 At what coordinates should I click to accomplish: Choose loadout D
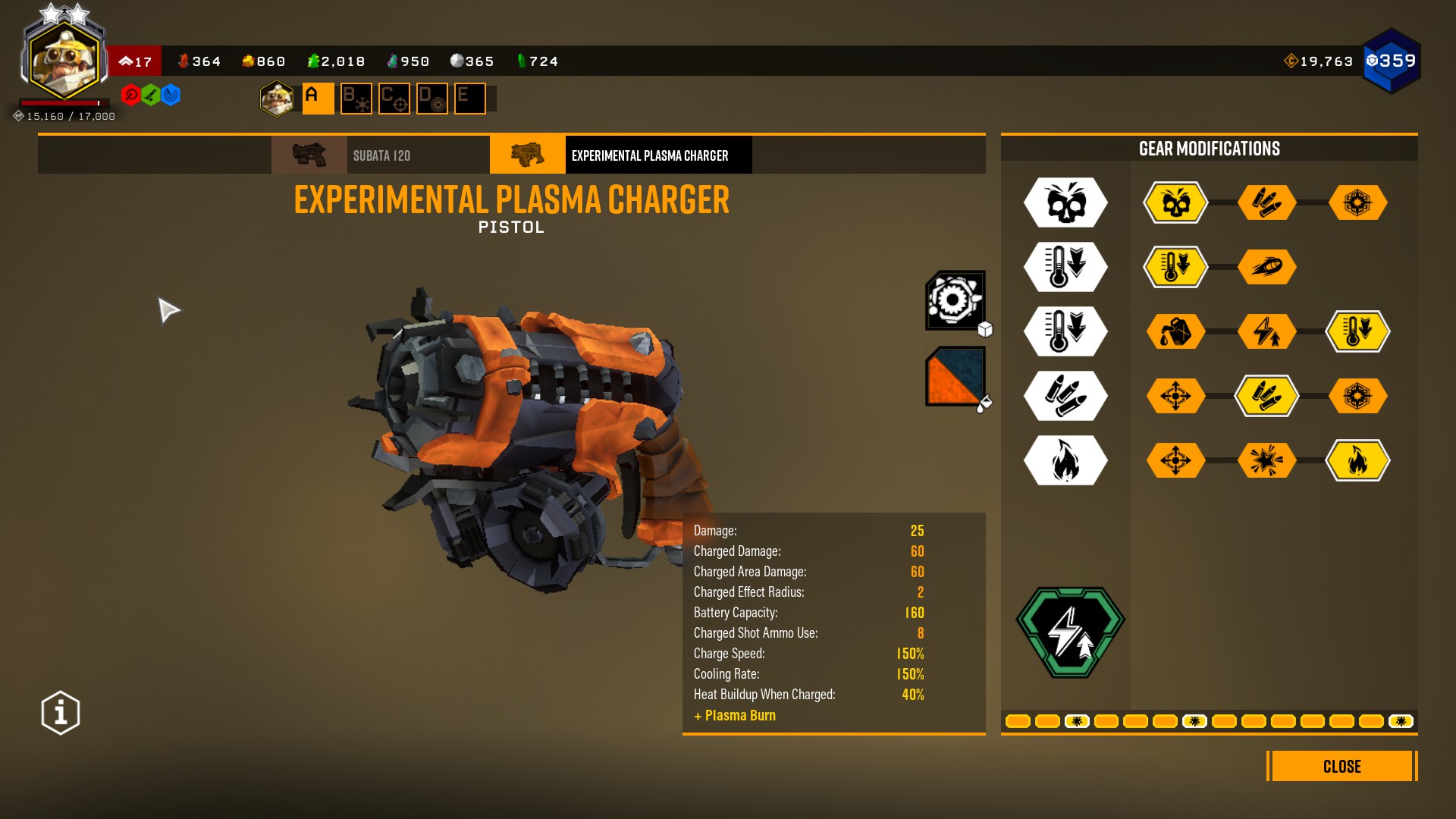[x=431, y=99]
